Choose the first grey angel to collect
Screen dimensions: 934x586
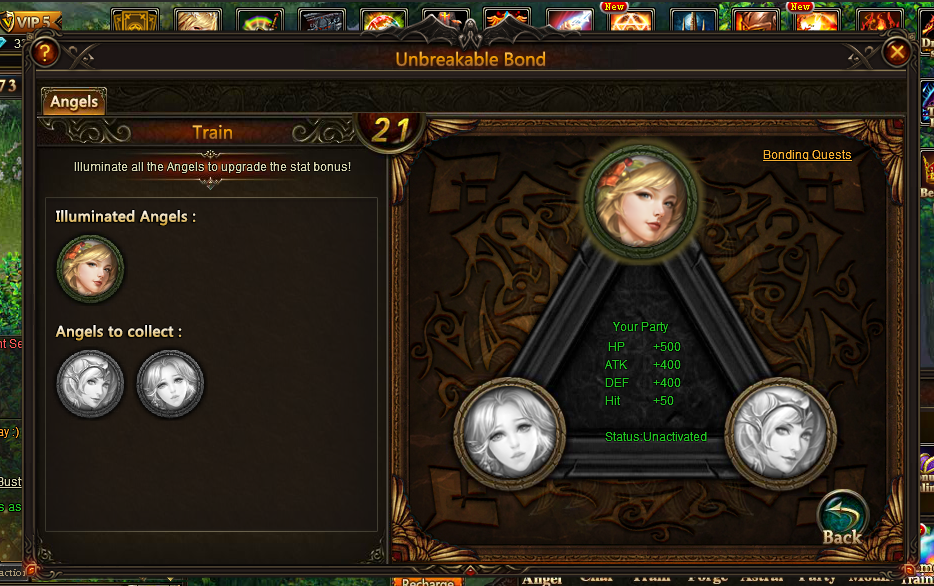[91, 382]
